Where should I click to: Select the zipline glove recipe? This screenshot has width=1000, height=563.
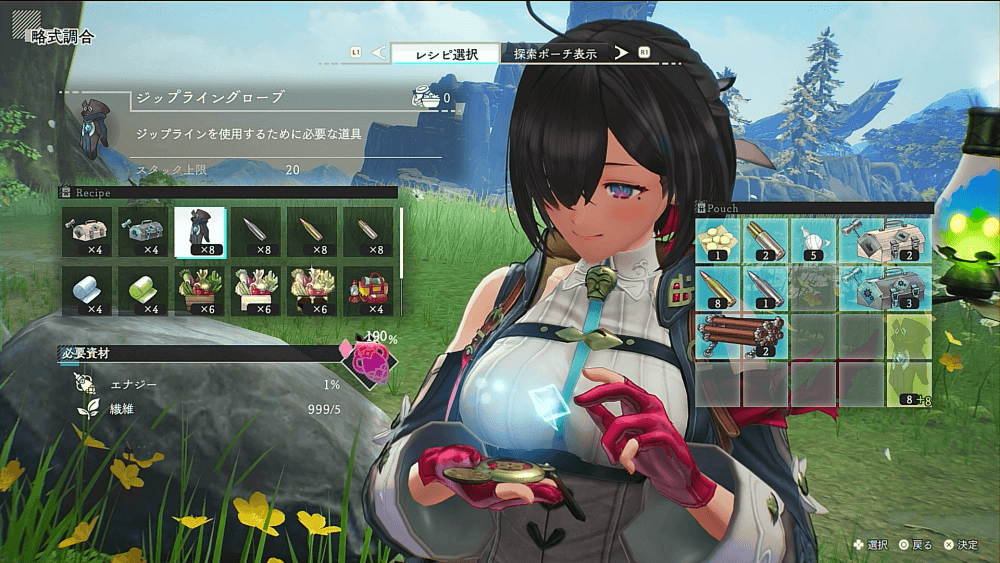(199, 231)
